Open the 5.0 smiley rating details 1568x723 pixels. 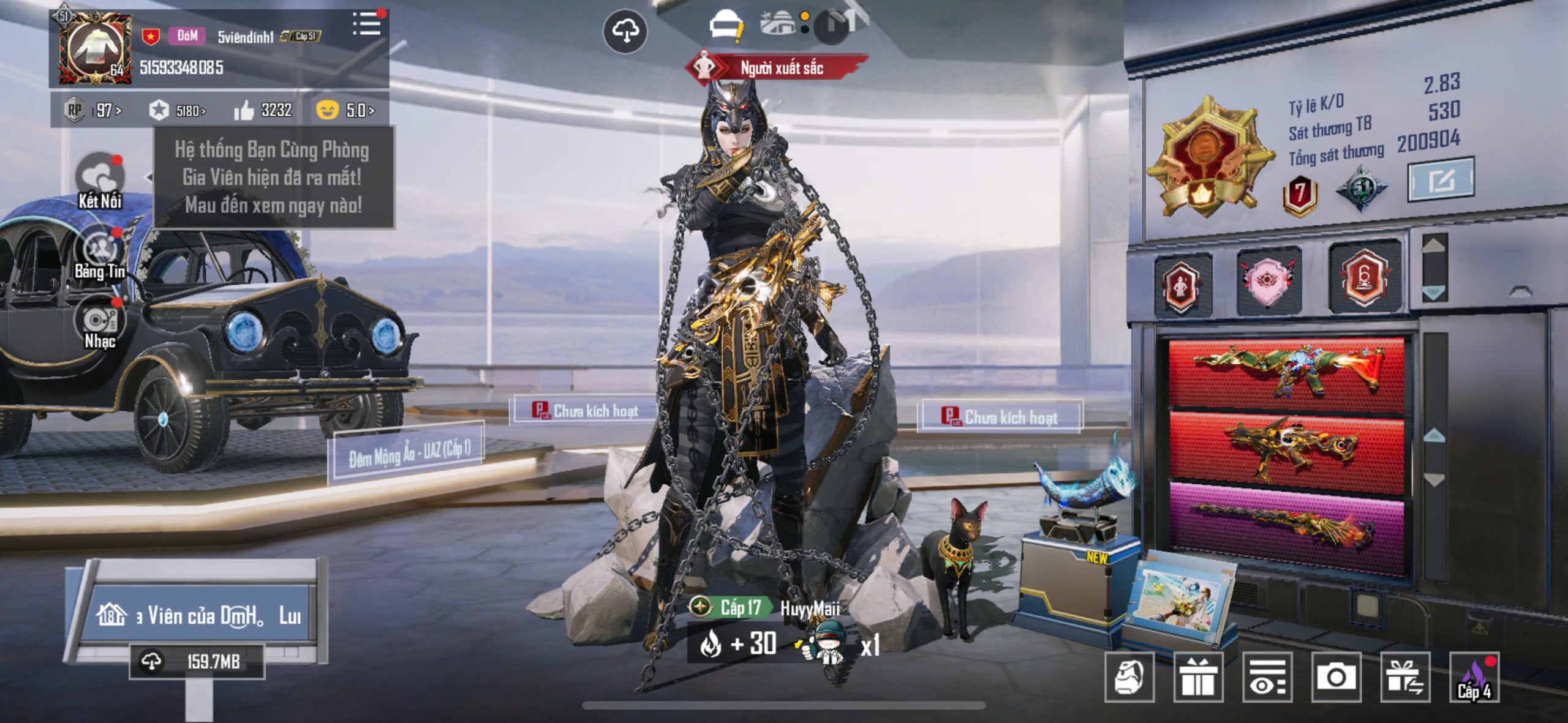(x=345, y=111)
